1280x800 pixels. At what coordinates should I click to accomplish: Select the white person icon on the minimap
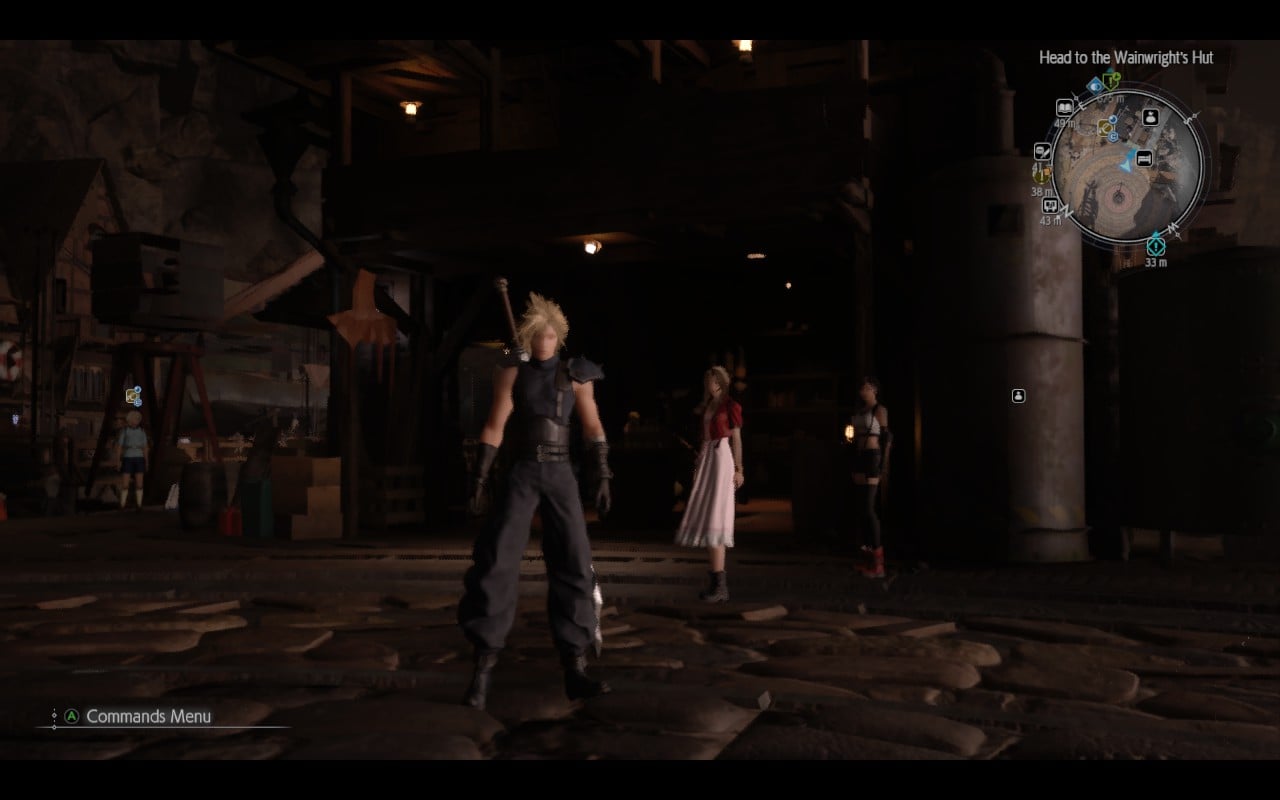coord(1151,118)
